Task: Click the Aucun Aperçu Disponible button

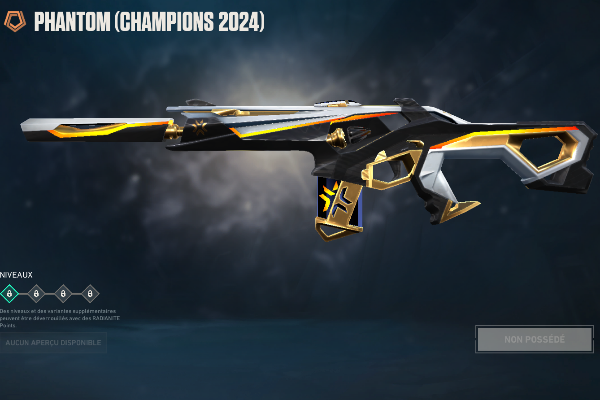Action: tap(53, 343)
